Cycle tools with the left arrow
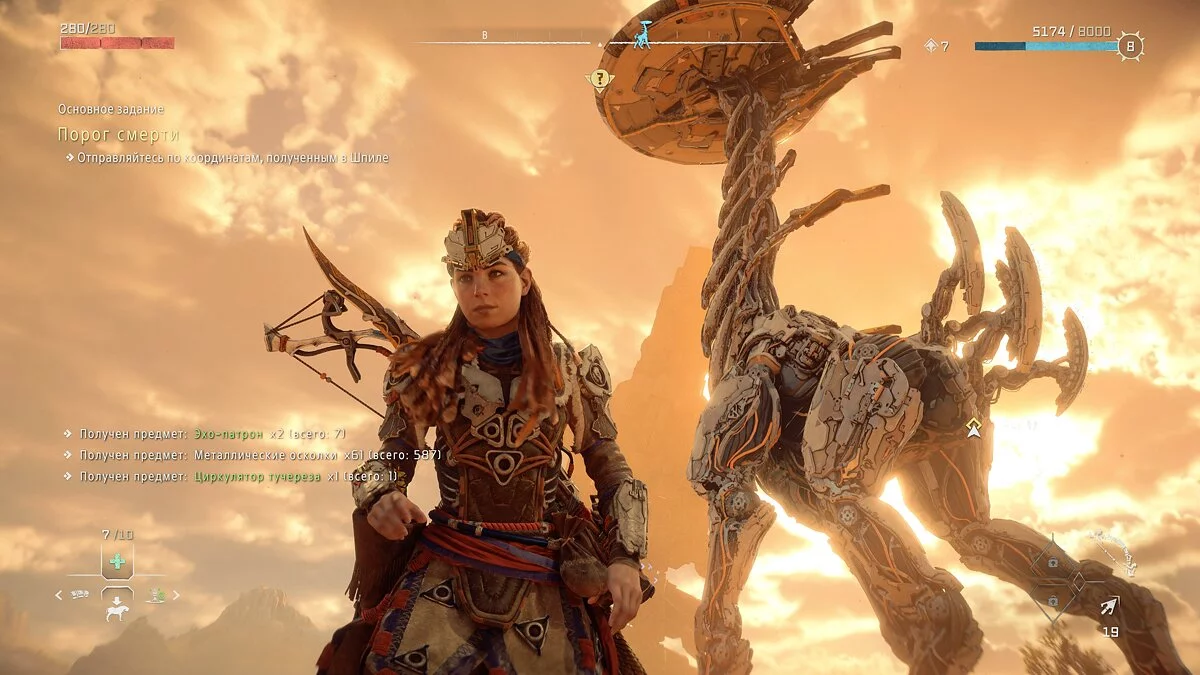The image size is (1200, 675). click(x=58, y=595)
